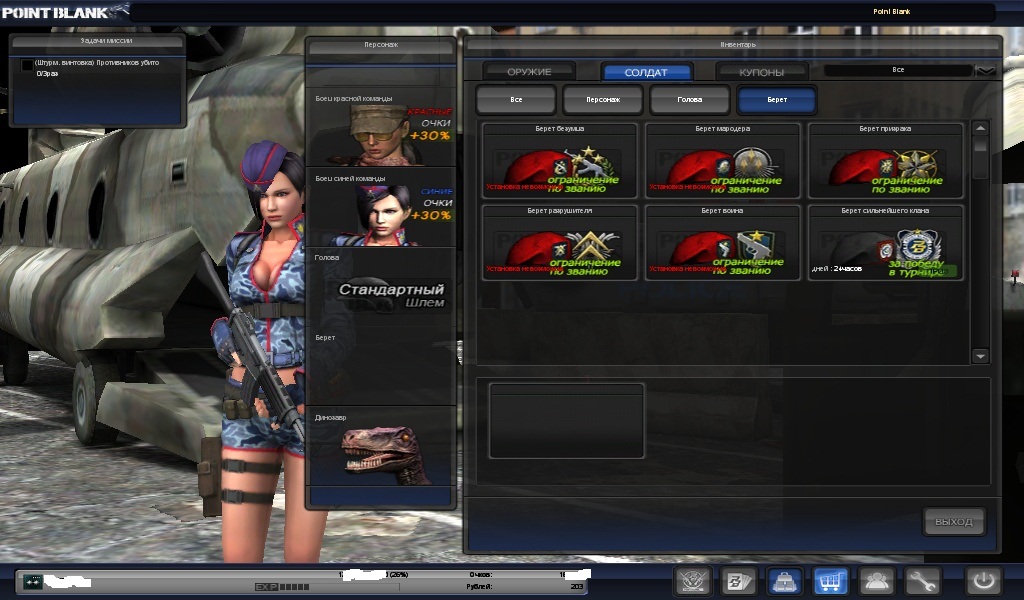
Task: Select the Берет subcategory button
Action: (x=776, y=100)
